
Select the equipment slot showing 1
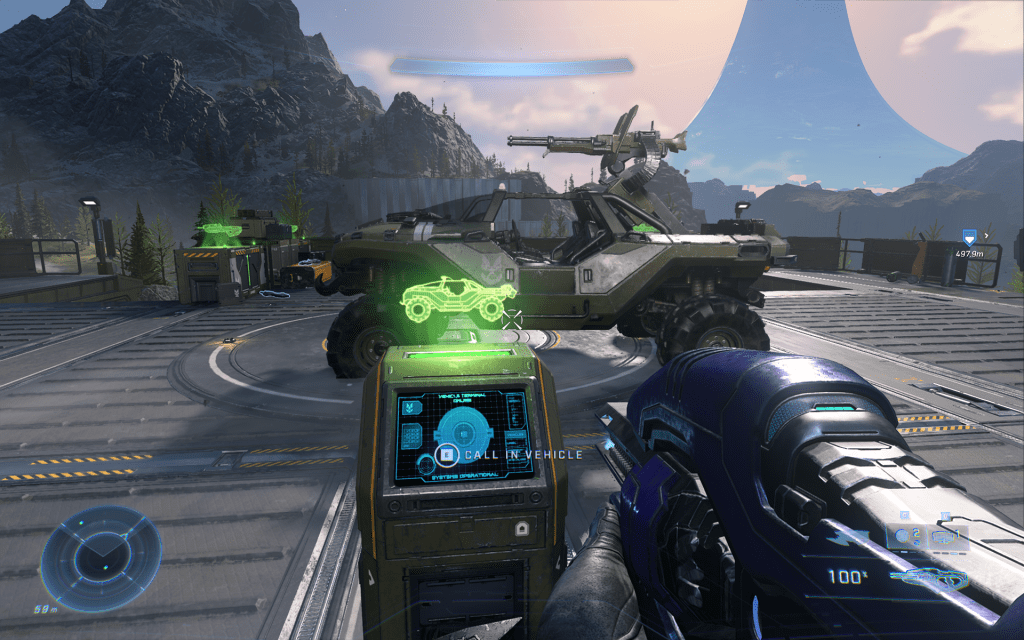click(948, 537)
